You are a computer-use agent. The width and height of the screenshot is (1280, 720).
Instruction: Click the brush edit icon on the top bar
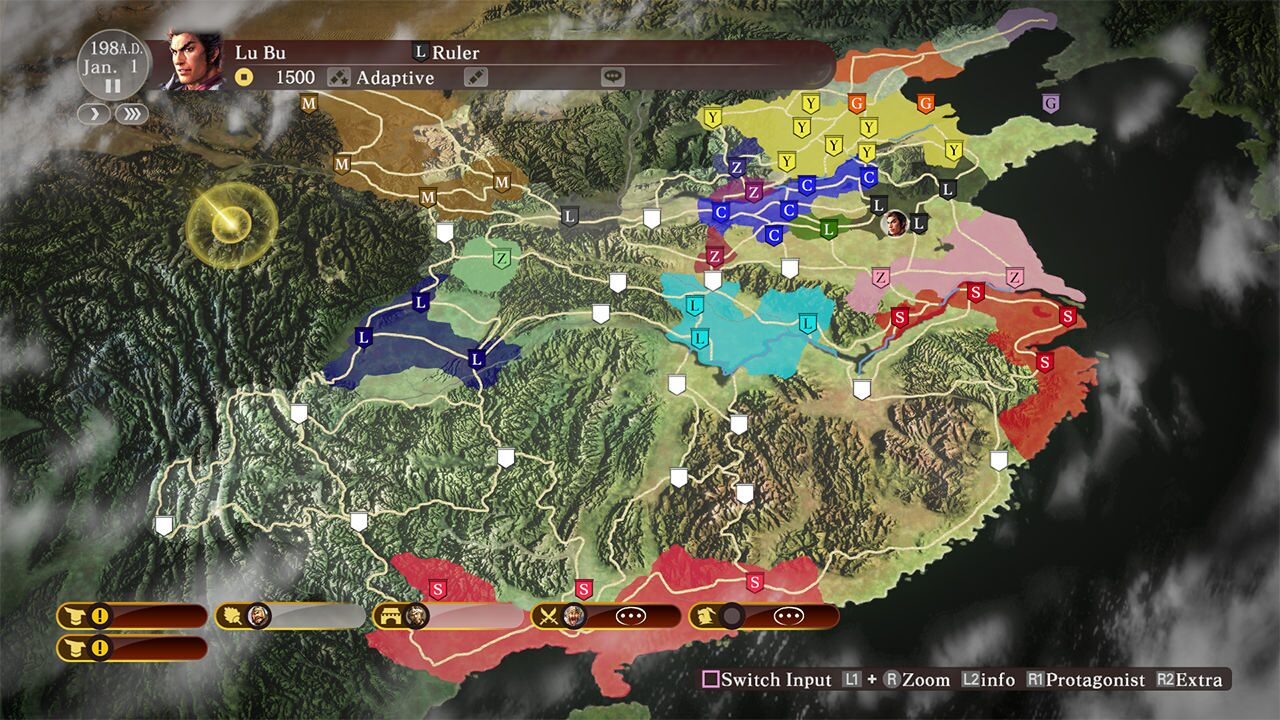[x=476, y=76]
